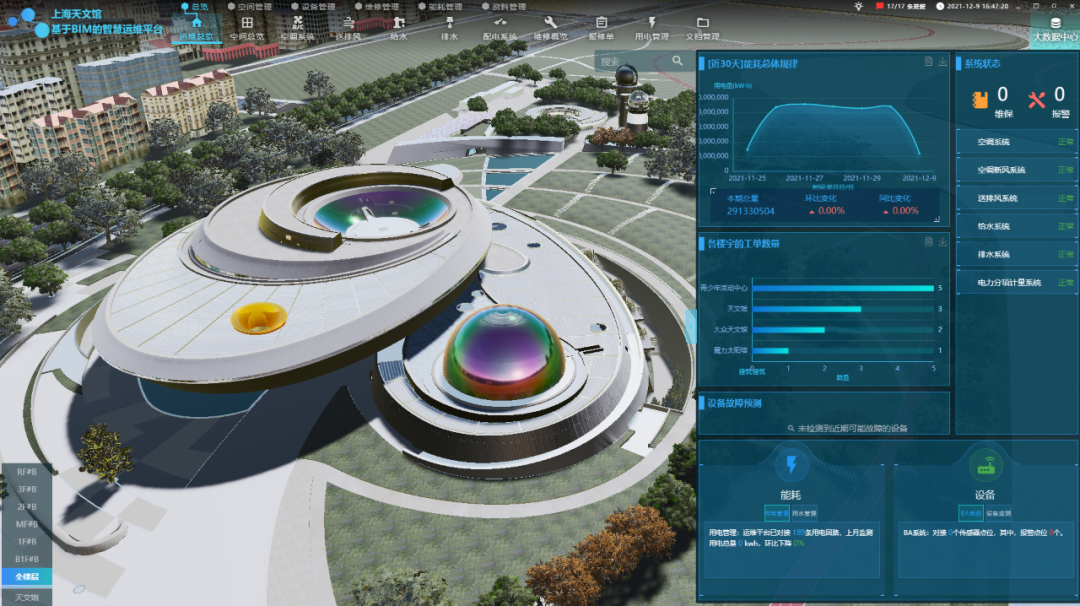Show the 给水 system view
1080x606 pixels.
click(398, 27)
